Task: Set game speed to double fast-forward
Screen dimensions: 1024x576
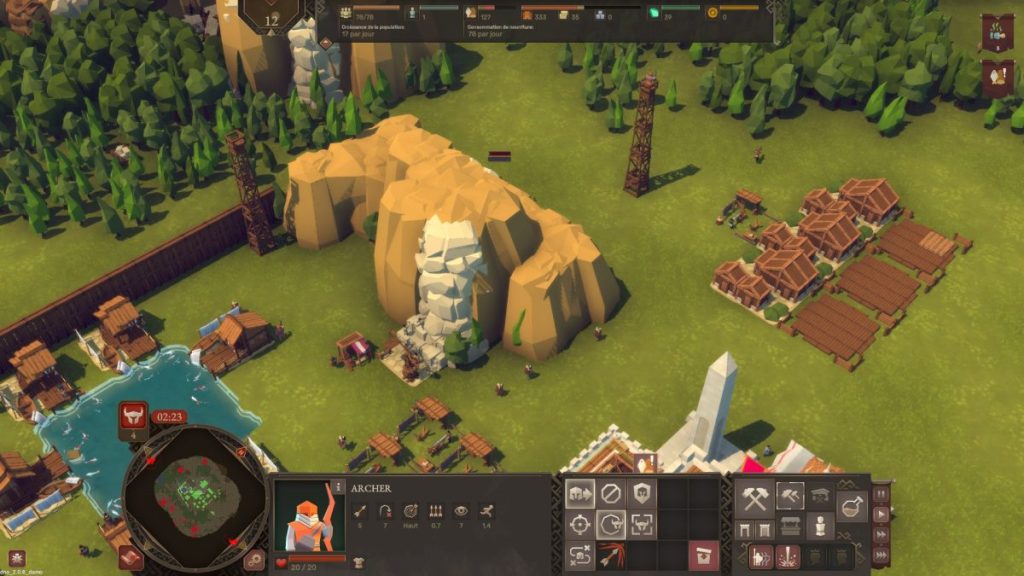Action: pos(881,536)
